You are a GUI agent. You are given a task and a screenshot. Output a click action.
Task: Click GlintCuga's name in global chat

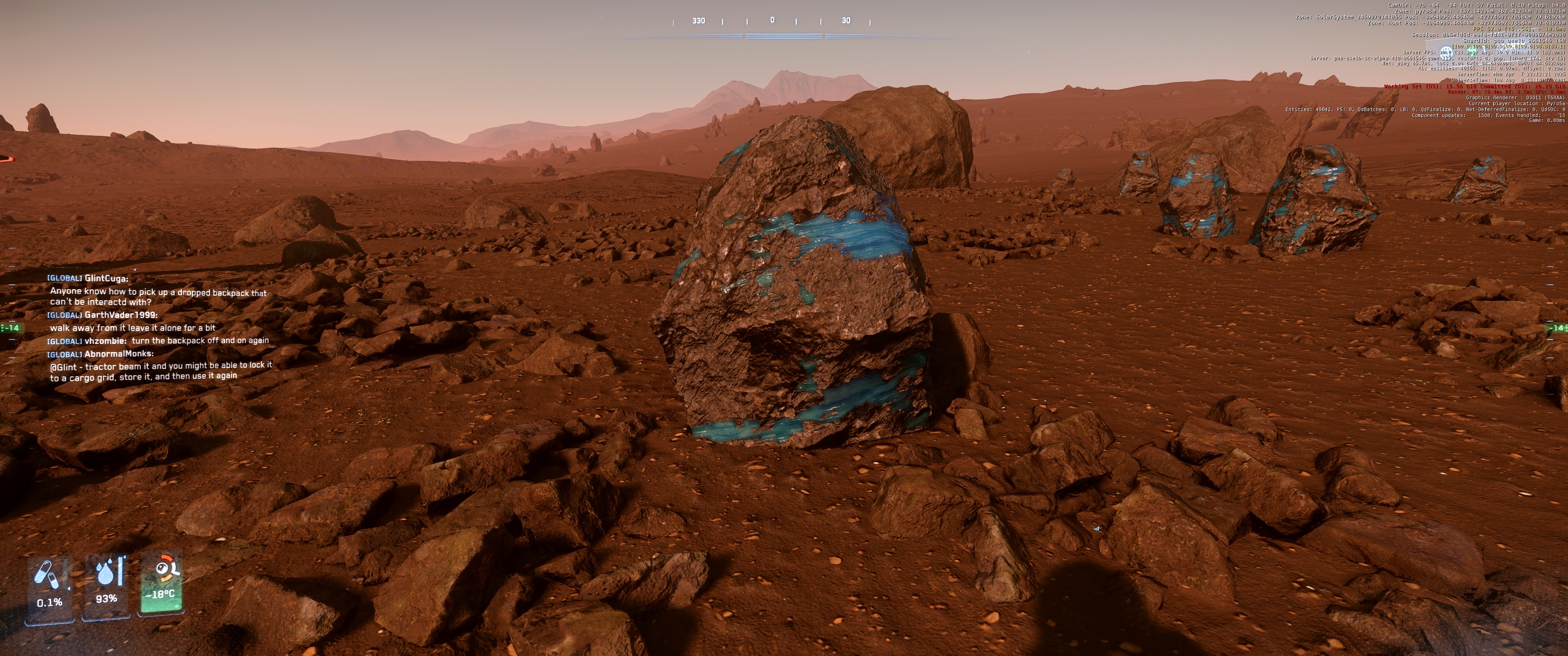(x=106, y=278)
